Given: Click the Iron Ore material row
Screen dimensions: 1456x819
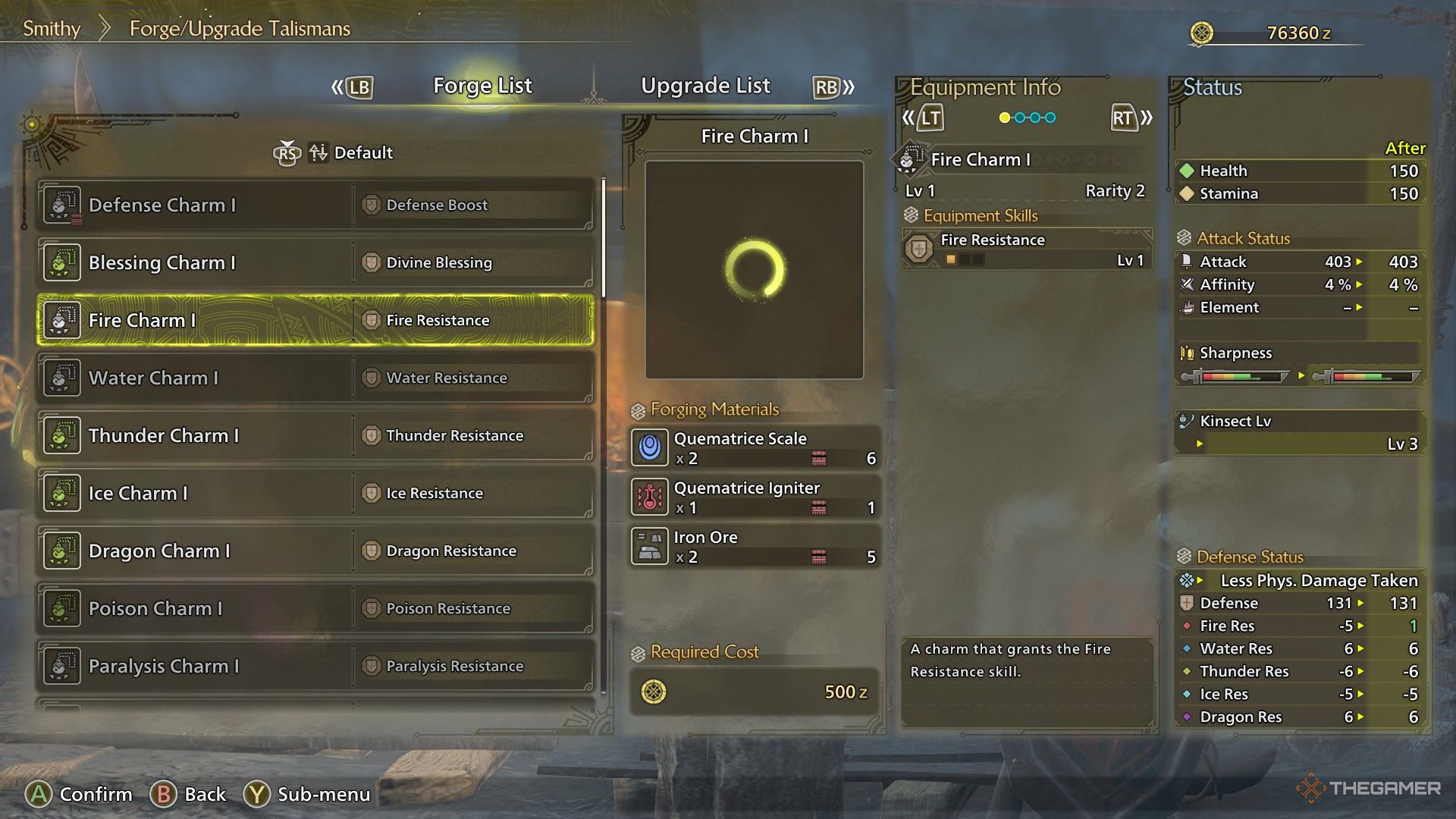Looking at the screenshot, I should tap(755, 546).
